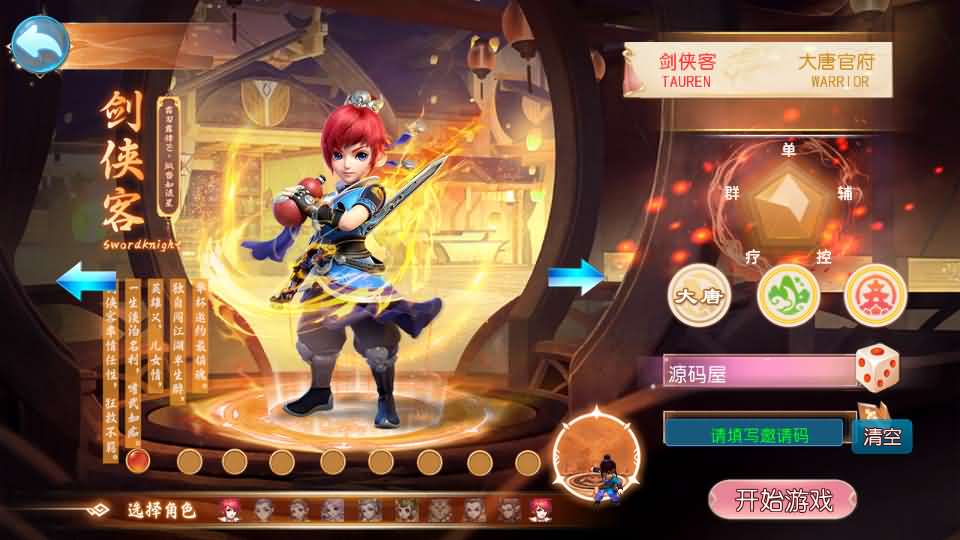The image size is (960, 540).
Task: Select the 剑侠客 TAUREN tab
Action: click(x=686, y=70)
